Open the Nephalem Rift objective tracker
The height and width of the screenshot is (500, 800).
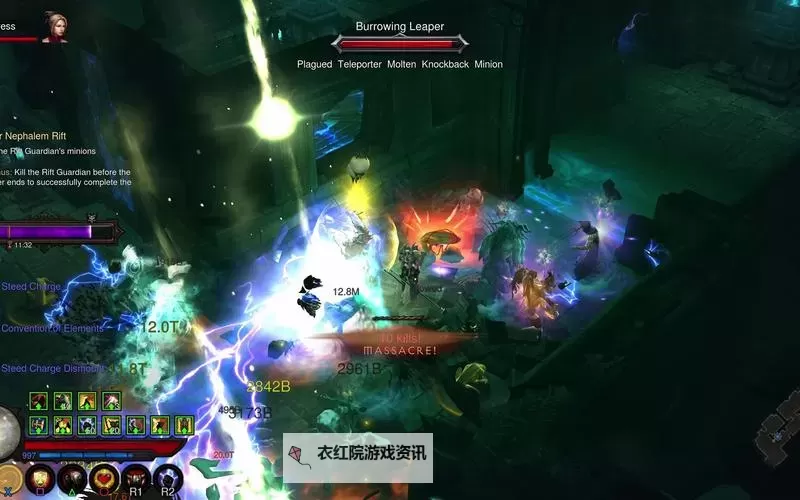(35, 136)
